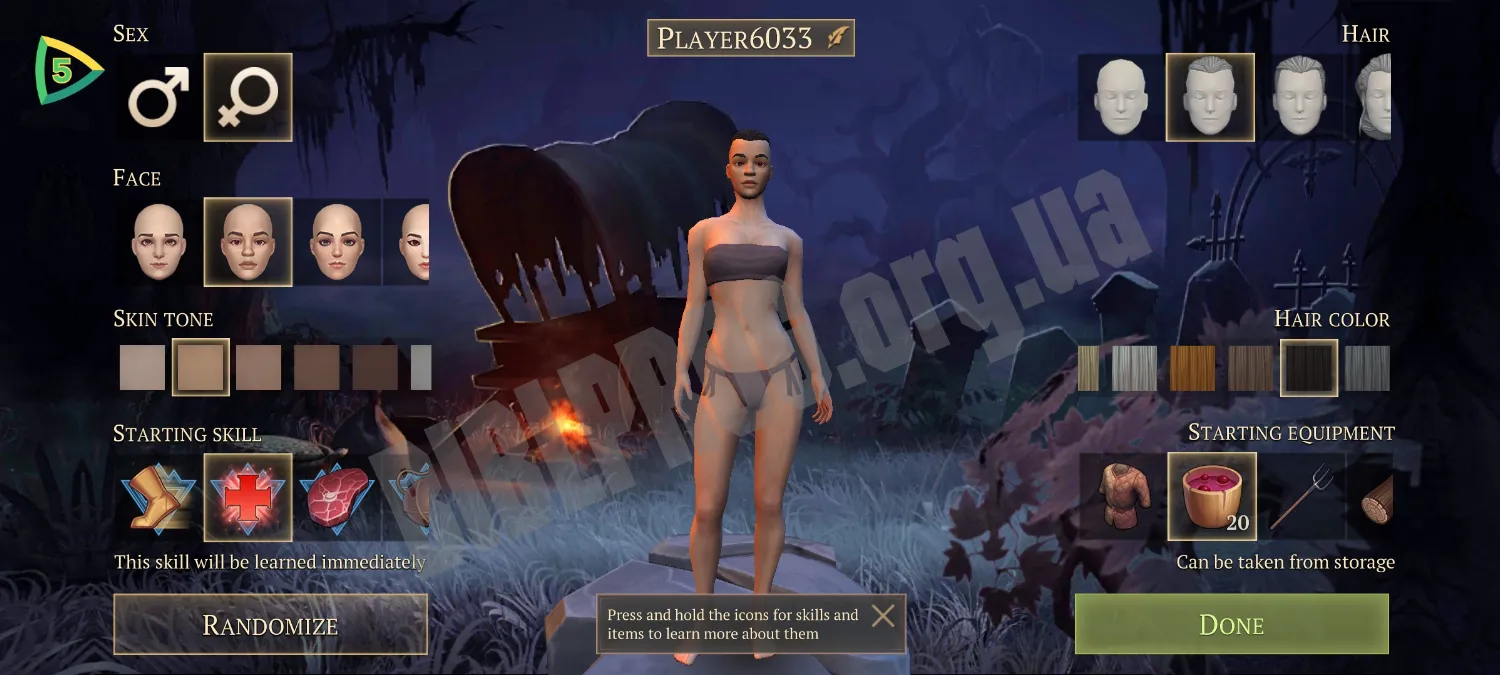Screen dimensions: 1500x675
Task: Select the winged boot starting skill
Action: (x=159, y=497)
